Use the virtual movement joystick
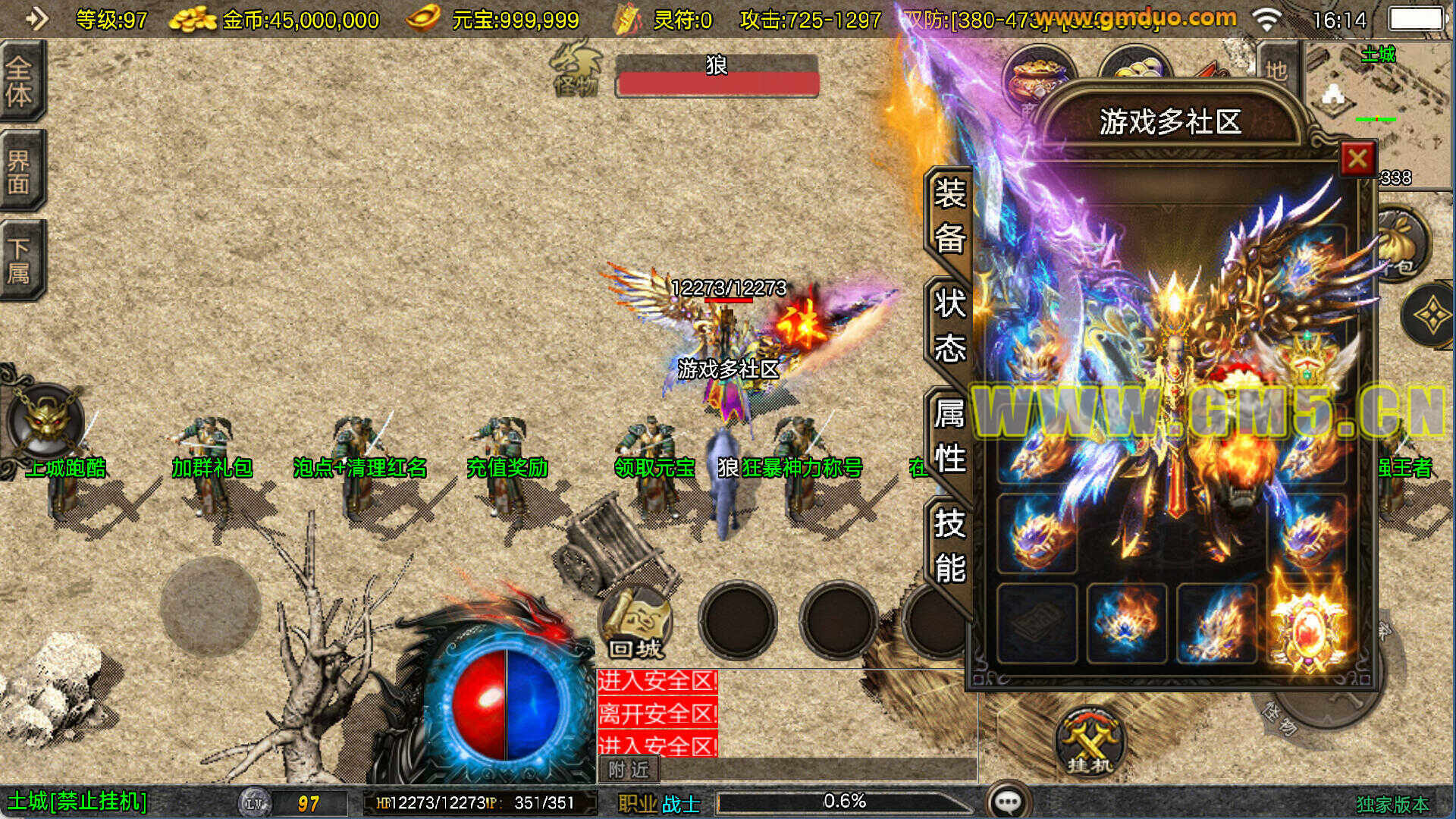 (x=210, y=606)
